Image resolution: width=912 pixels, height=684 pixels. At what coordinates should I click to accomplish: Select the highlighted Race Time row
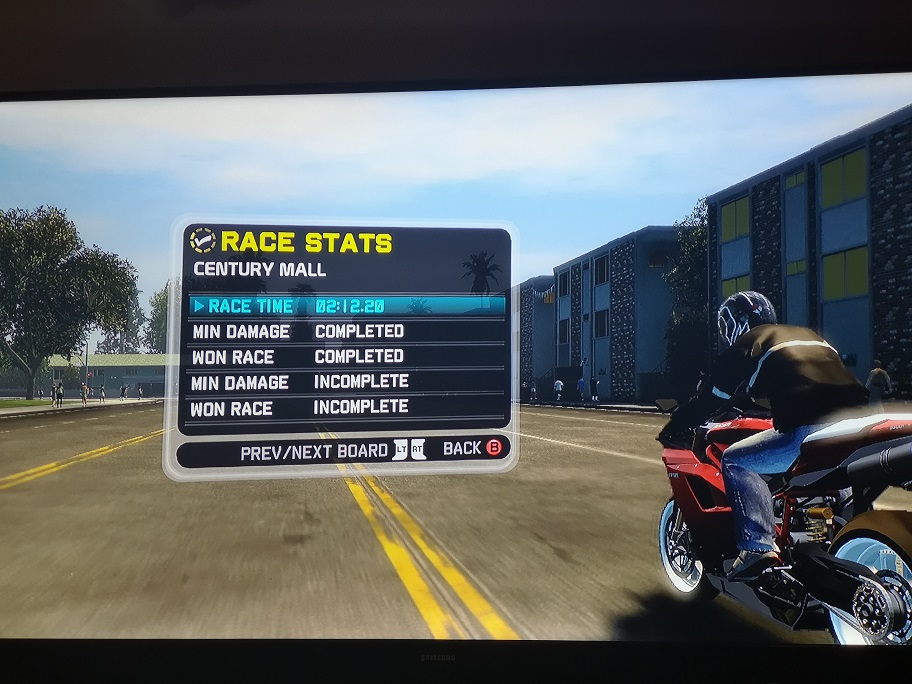[345, 306]
